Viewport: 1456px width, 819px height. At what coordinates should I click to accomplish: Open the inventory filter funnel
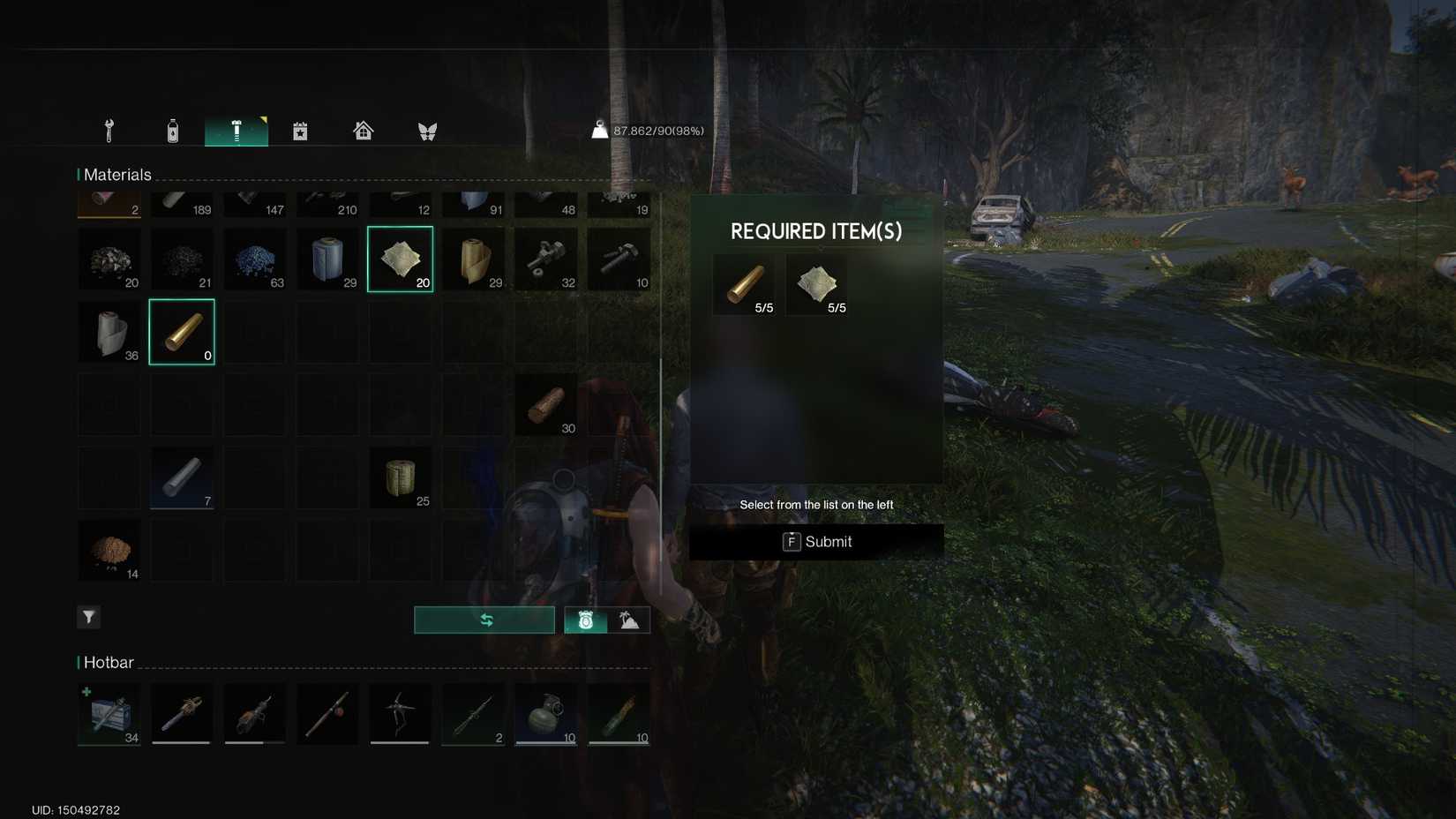[x=88, y=617]
